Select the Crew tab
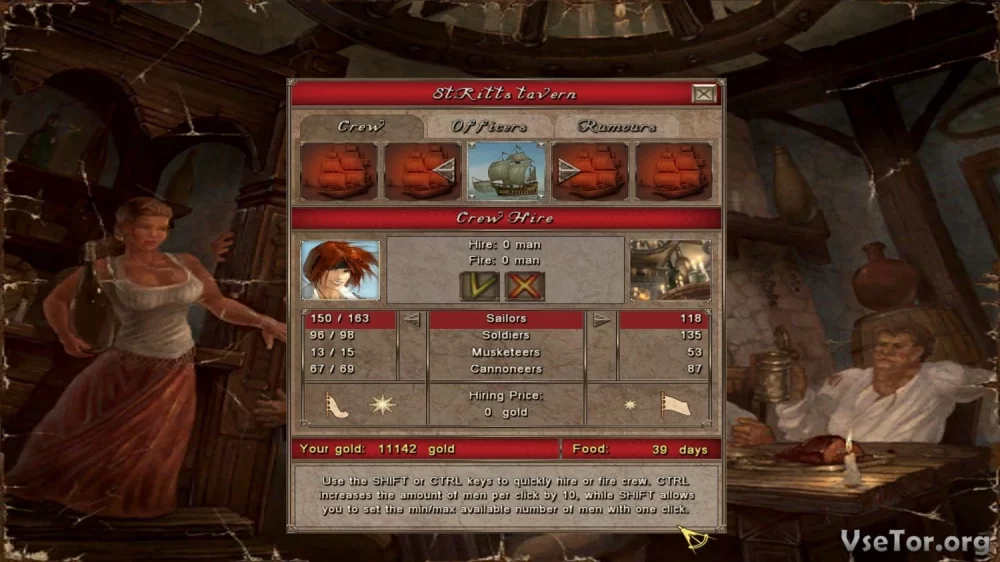1000x562 pixels. click(x=360, y=127)
